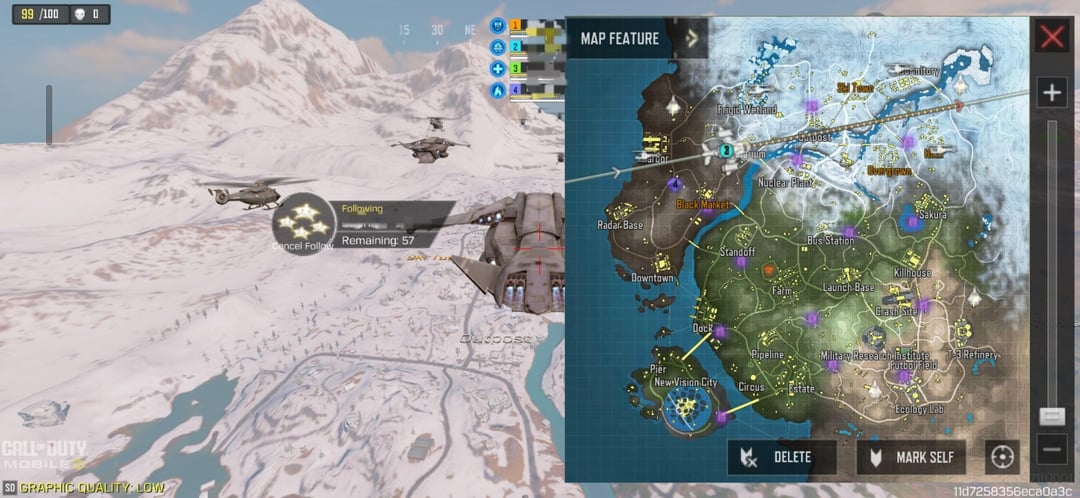
Task: Expand the Map Feature panel
Action: 691,39
